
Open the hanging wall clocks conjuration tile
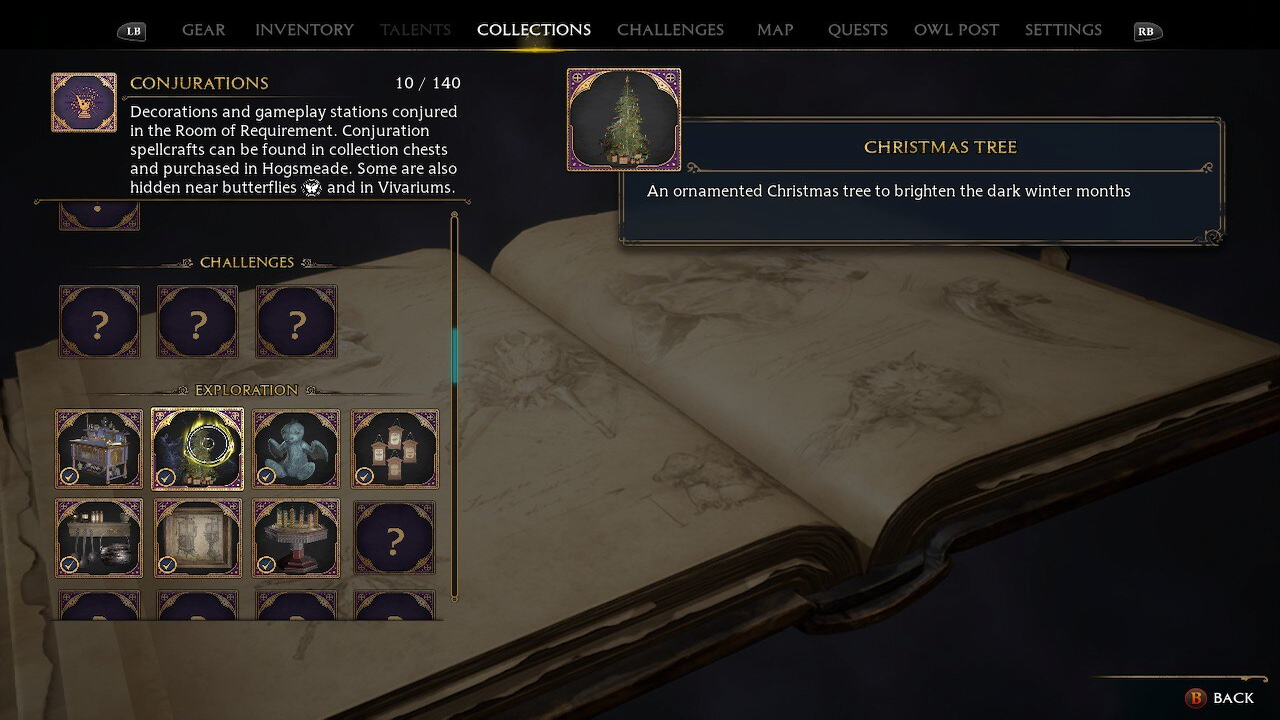[x=394, y=448]
